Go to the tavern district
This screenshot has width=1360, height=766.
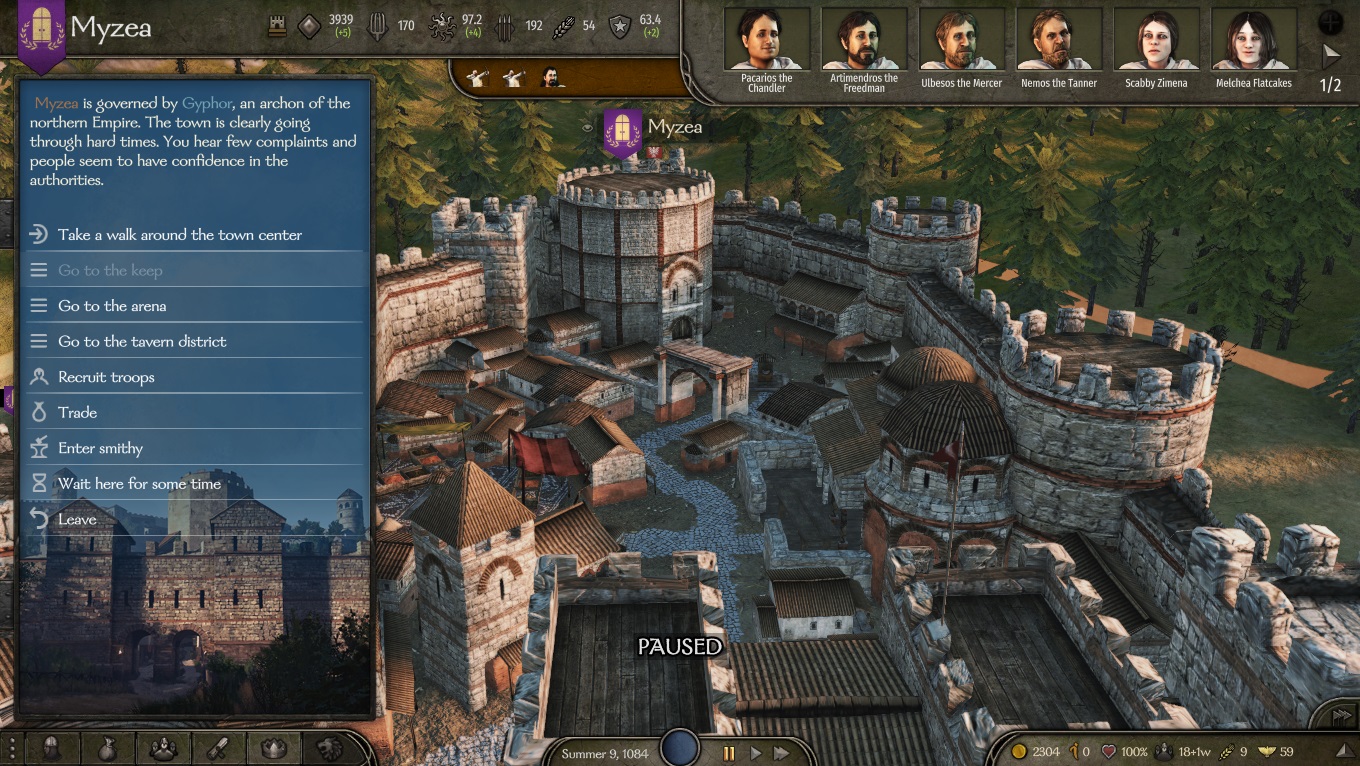coord(142,342)
